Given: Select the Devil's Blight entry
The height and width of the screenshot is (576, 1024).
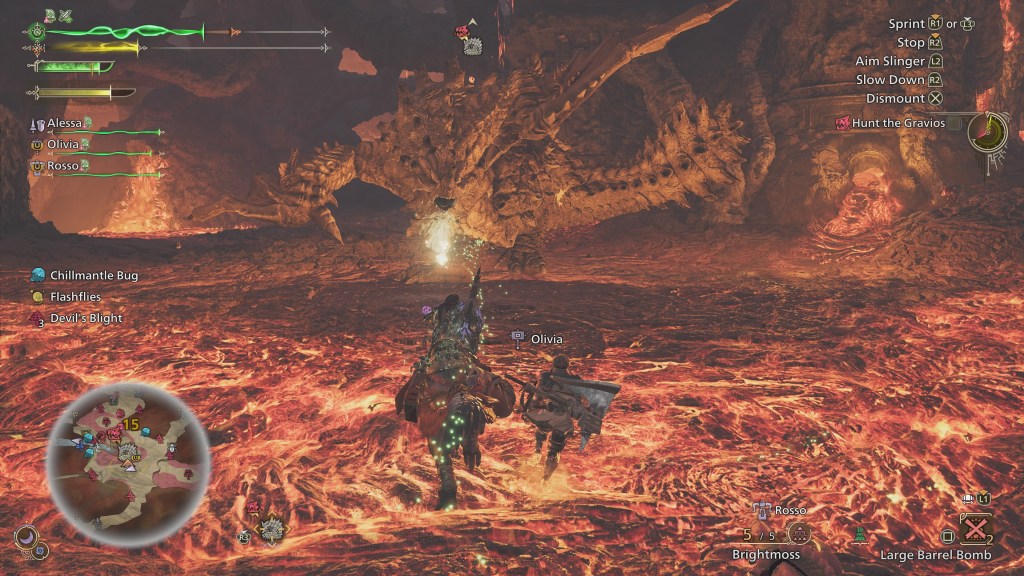Looking at the screenshot, I should click(x=86, y=318).
